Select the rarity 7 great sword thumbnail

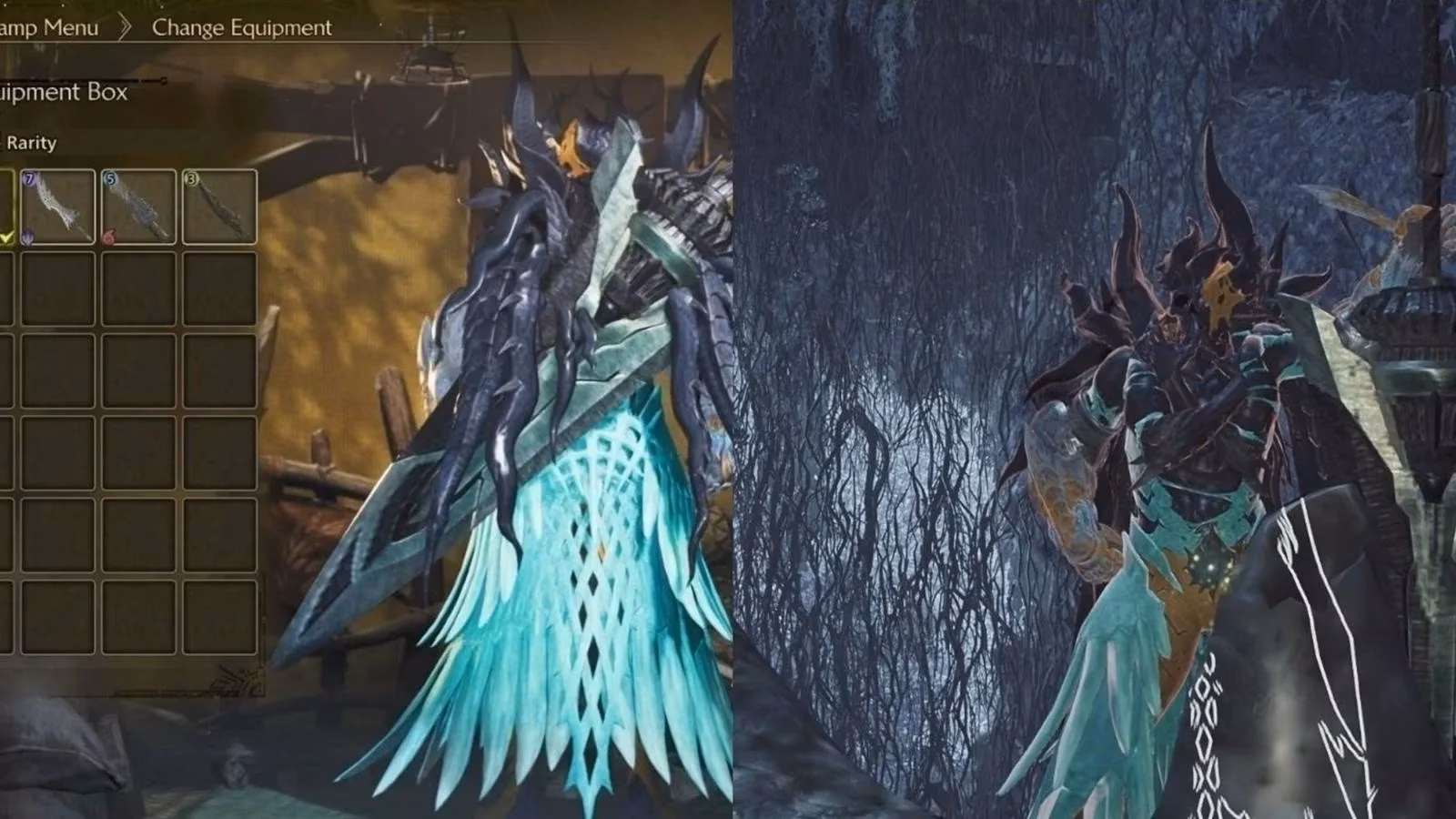[x=56, y=207]
